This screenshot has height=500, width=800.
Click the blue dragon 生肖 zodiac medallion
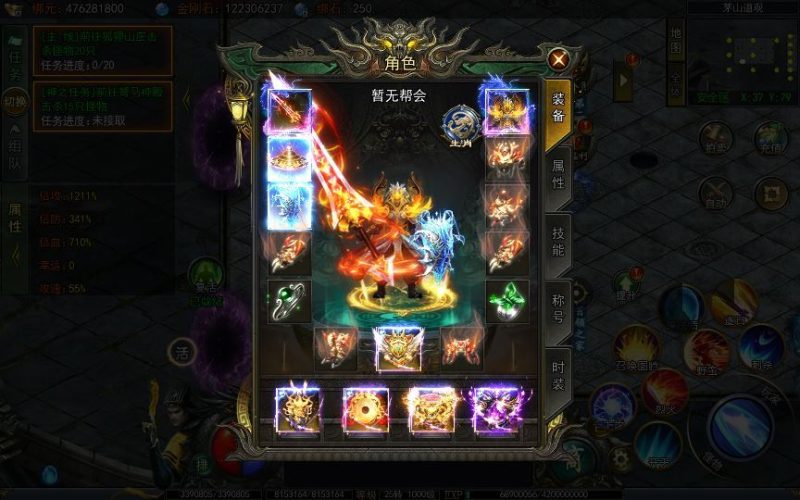click(459, 126)
